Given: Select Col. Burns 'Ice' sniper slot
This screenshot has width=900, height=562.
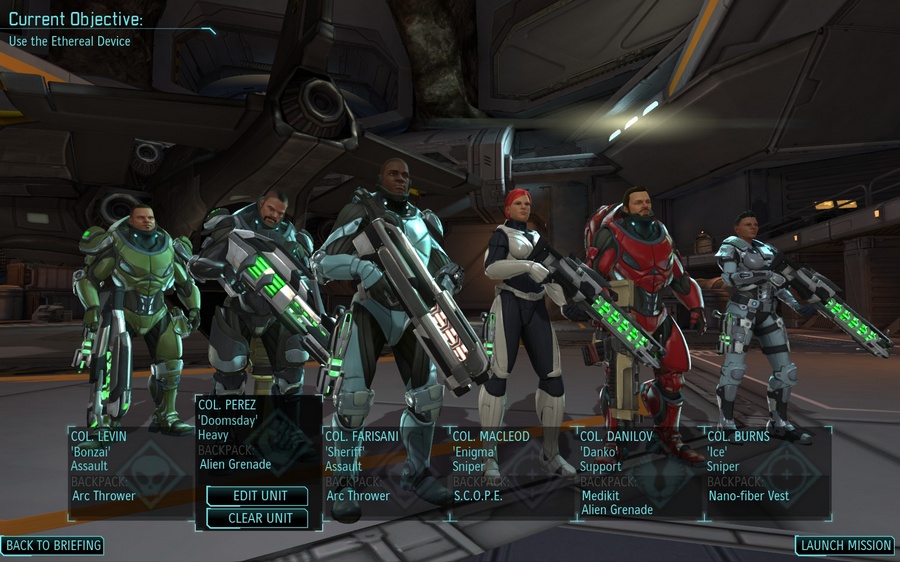Looking at the screenshot, I should [x=767, y=472].
